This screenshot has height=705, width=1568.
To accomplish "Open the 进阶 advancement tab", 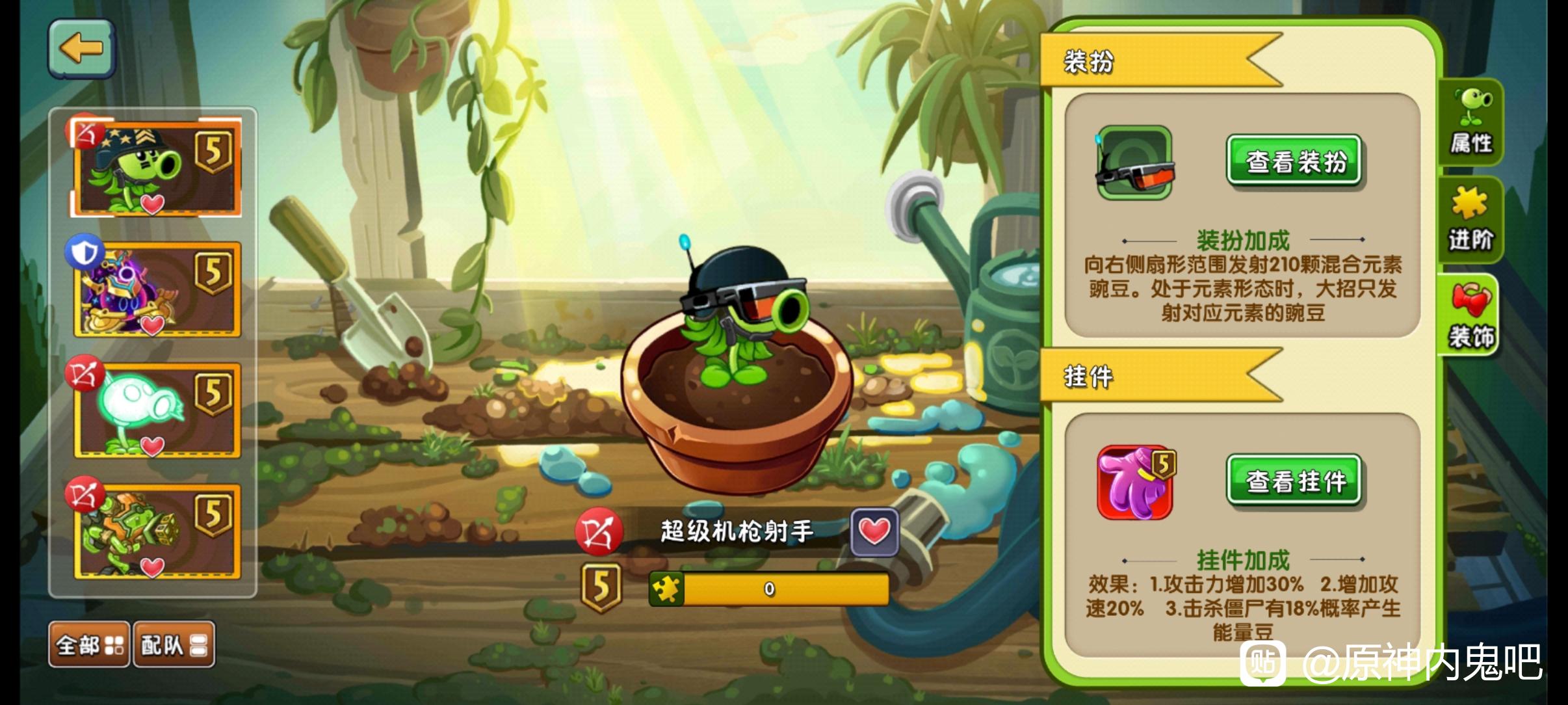I will 1471,220.
